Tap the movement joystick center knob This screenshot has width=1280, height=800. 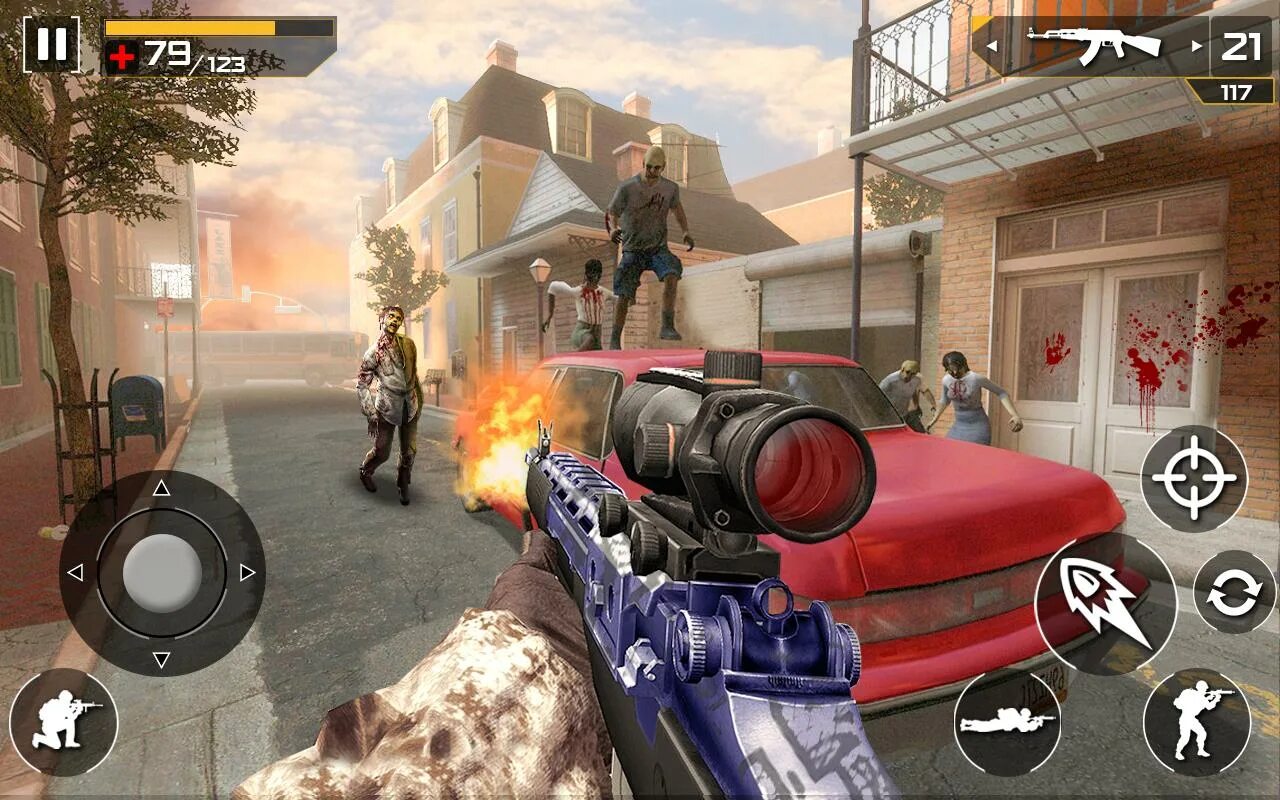[x=161, y=573]
